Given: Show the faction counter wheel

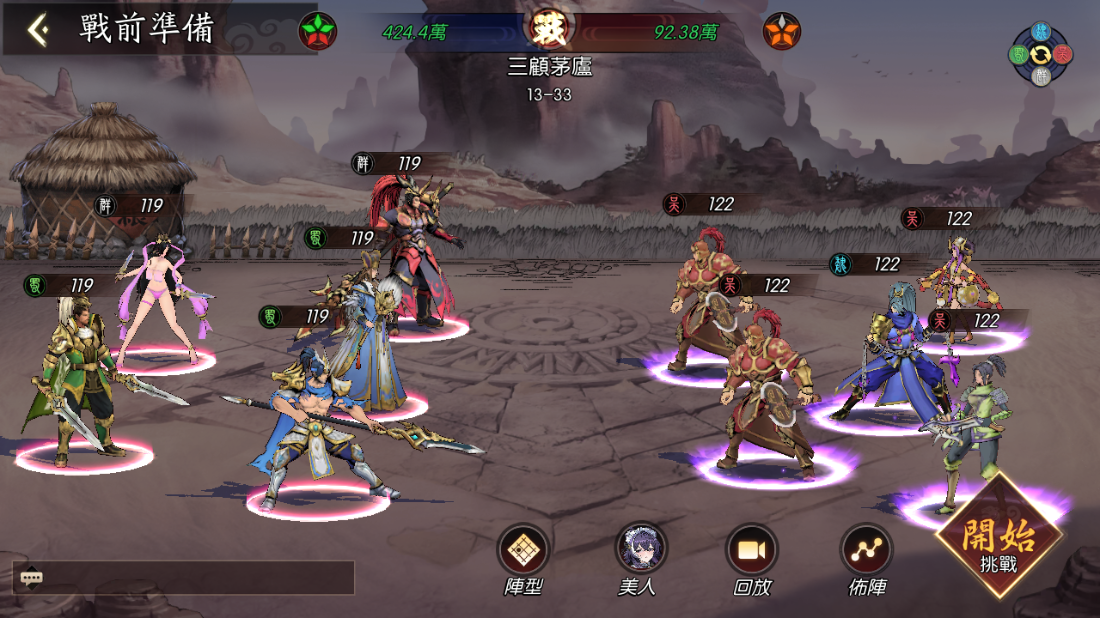Looking at the screenshot, I should click(x=1041, y=53).
